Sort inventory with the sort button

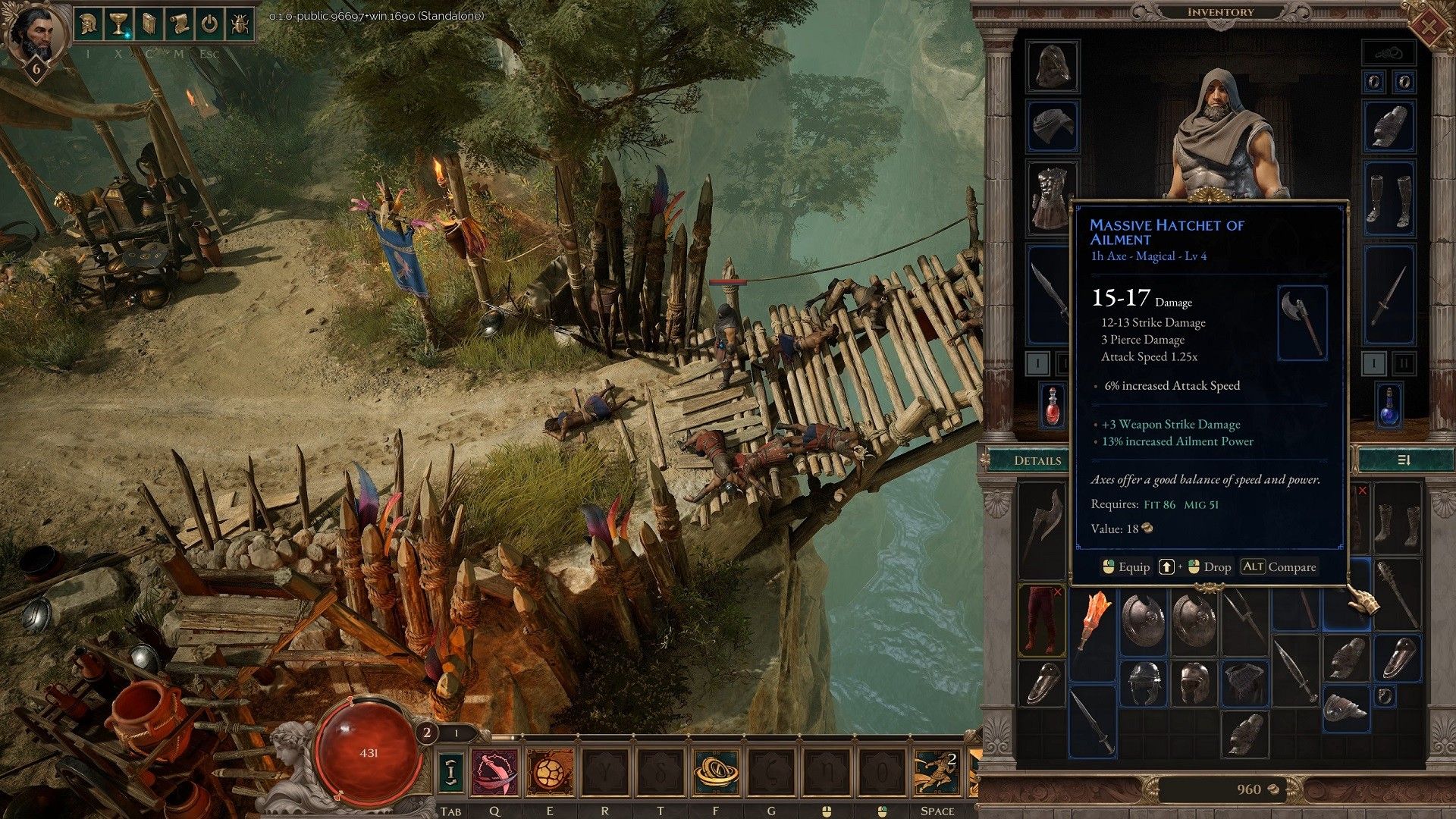(x=1403, y=460)
